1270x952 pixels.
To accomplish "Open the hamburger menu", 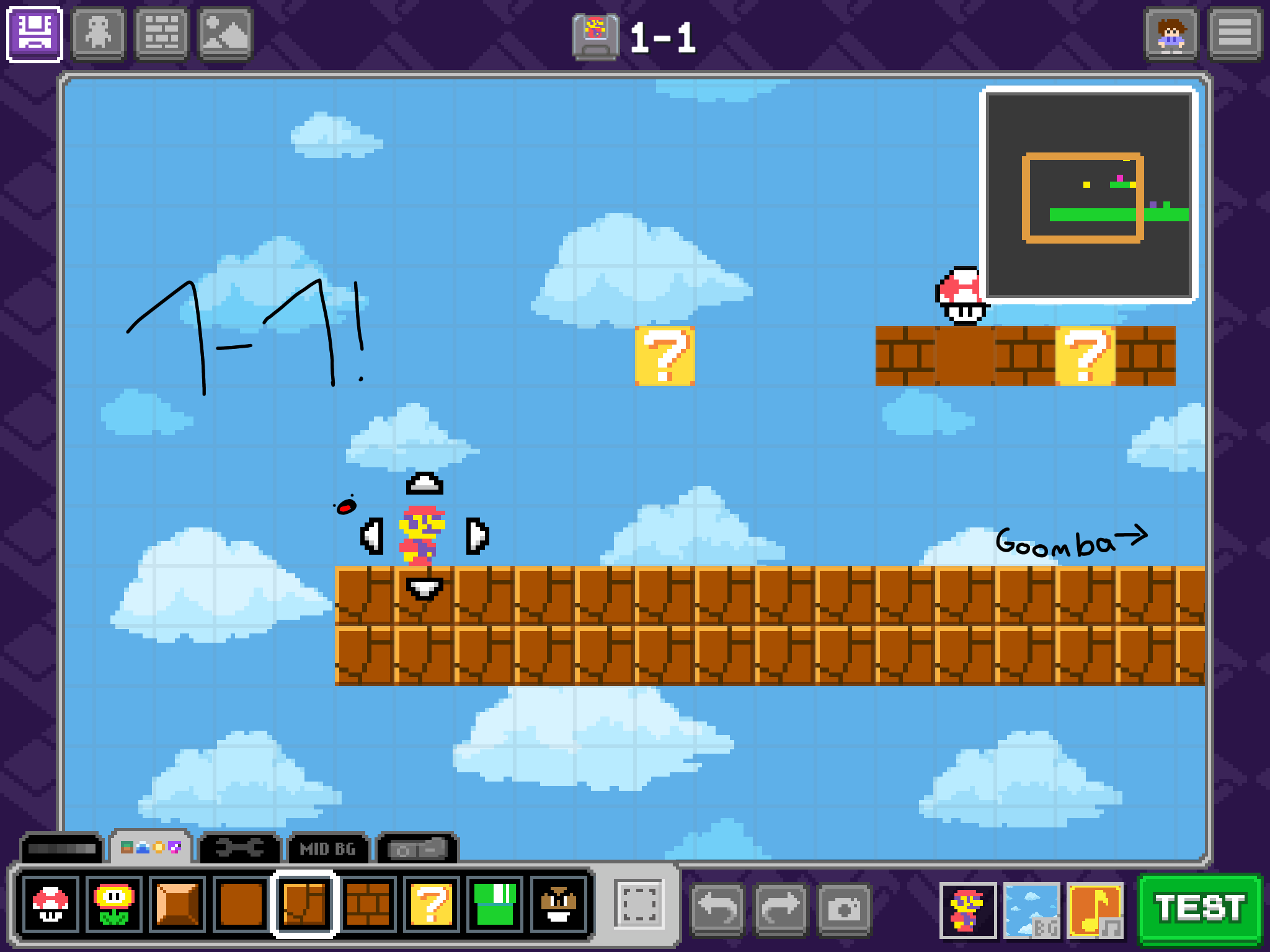I will (1235, 34).
